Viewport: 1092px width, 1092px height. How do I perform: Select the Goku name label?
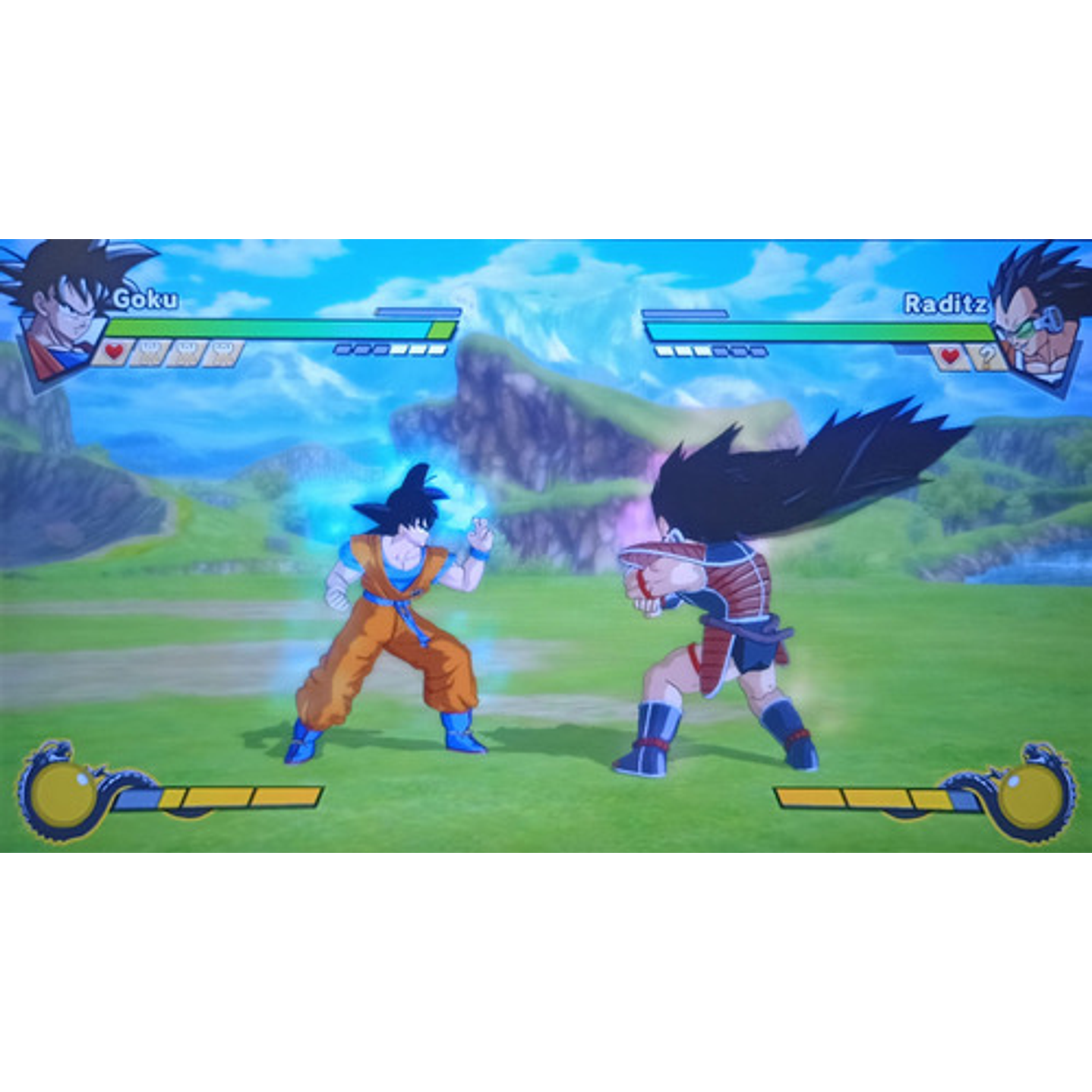tap(147, 298)
